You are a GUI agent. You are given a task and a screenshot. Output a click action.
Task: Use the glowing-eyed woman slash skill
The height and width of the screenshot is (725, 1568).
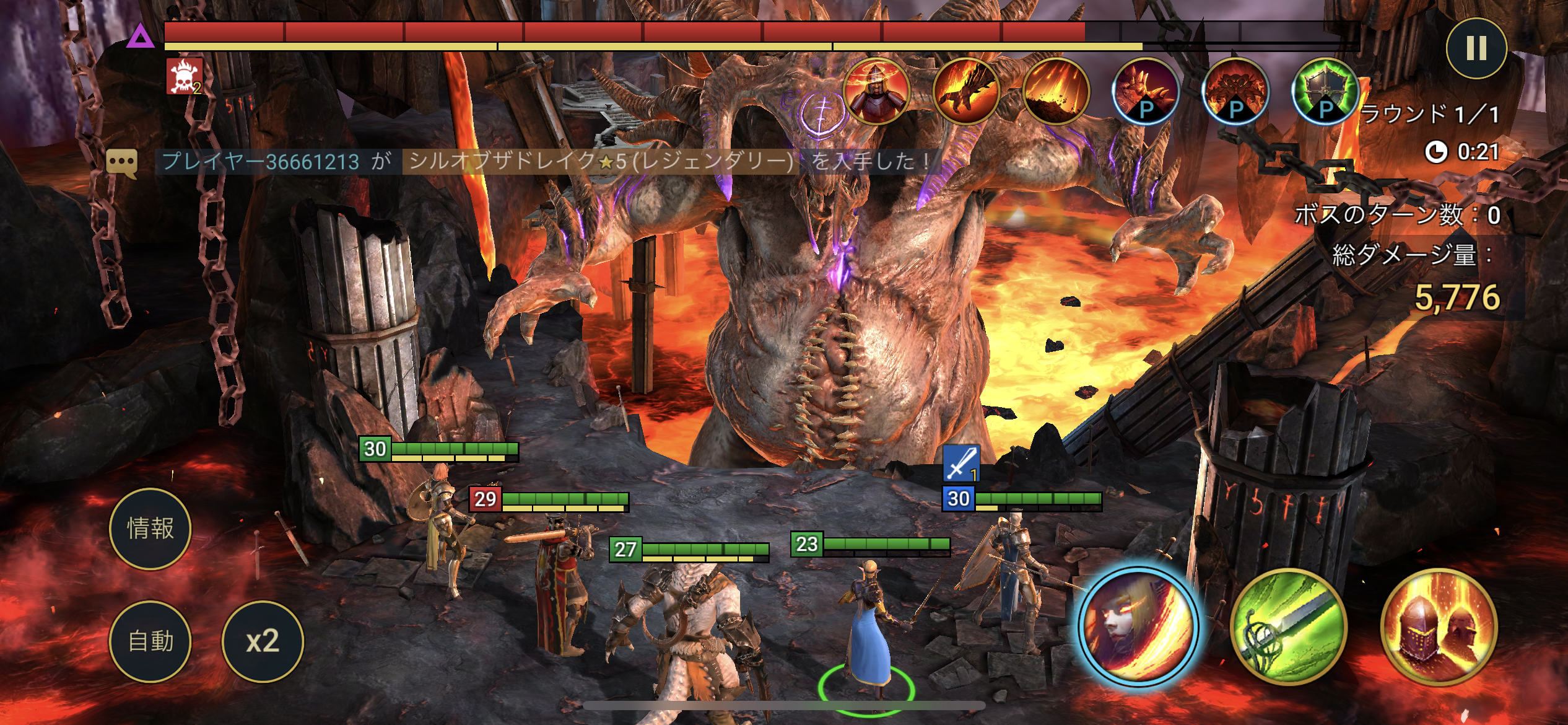click(1138, 626)
